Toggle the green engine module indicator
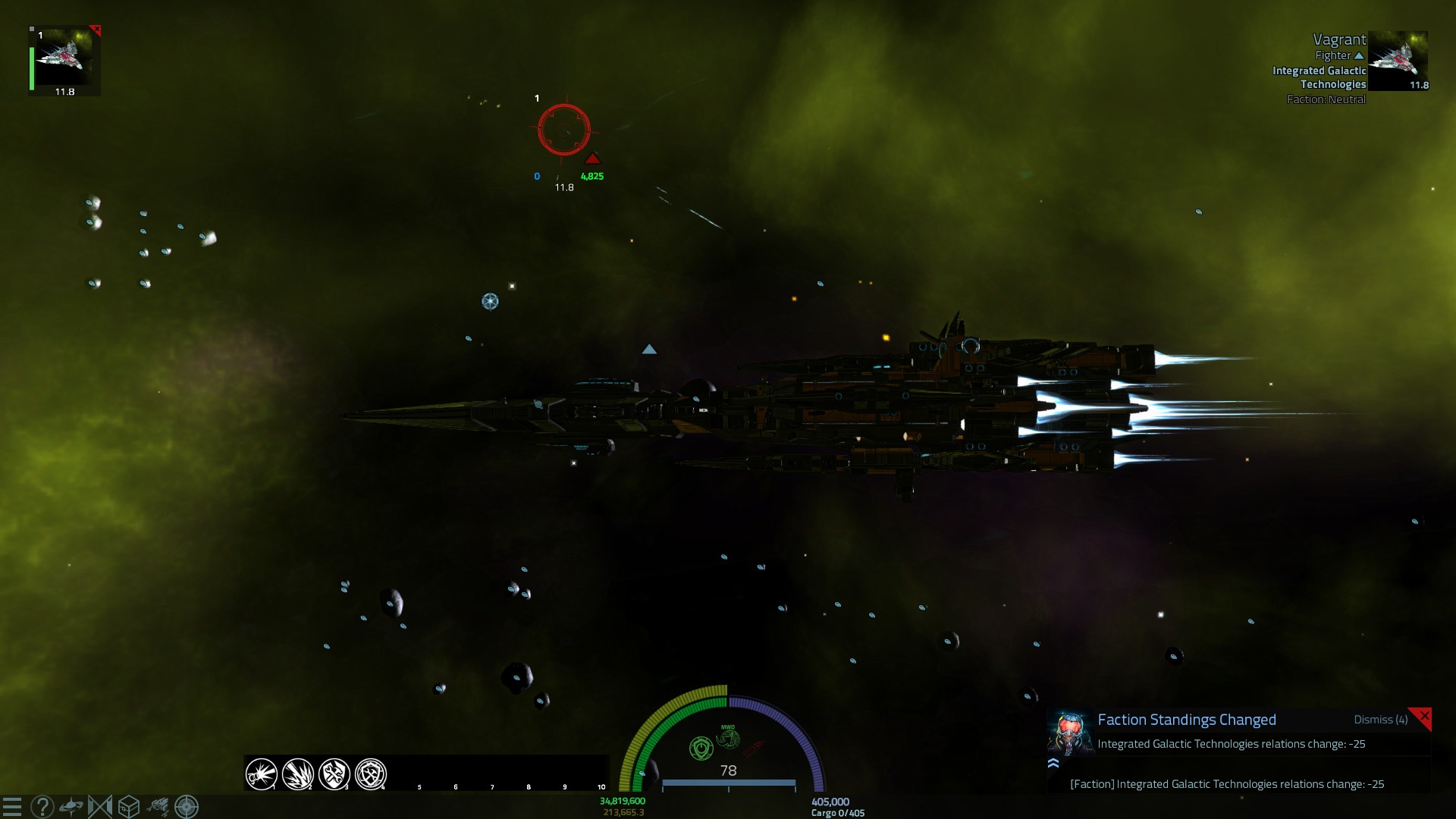 tap(700, 746)
